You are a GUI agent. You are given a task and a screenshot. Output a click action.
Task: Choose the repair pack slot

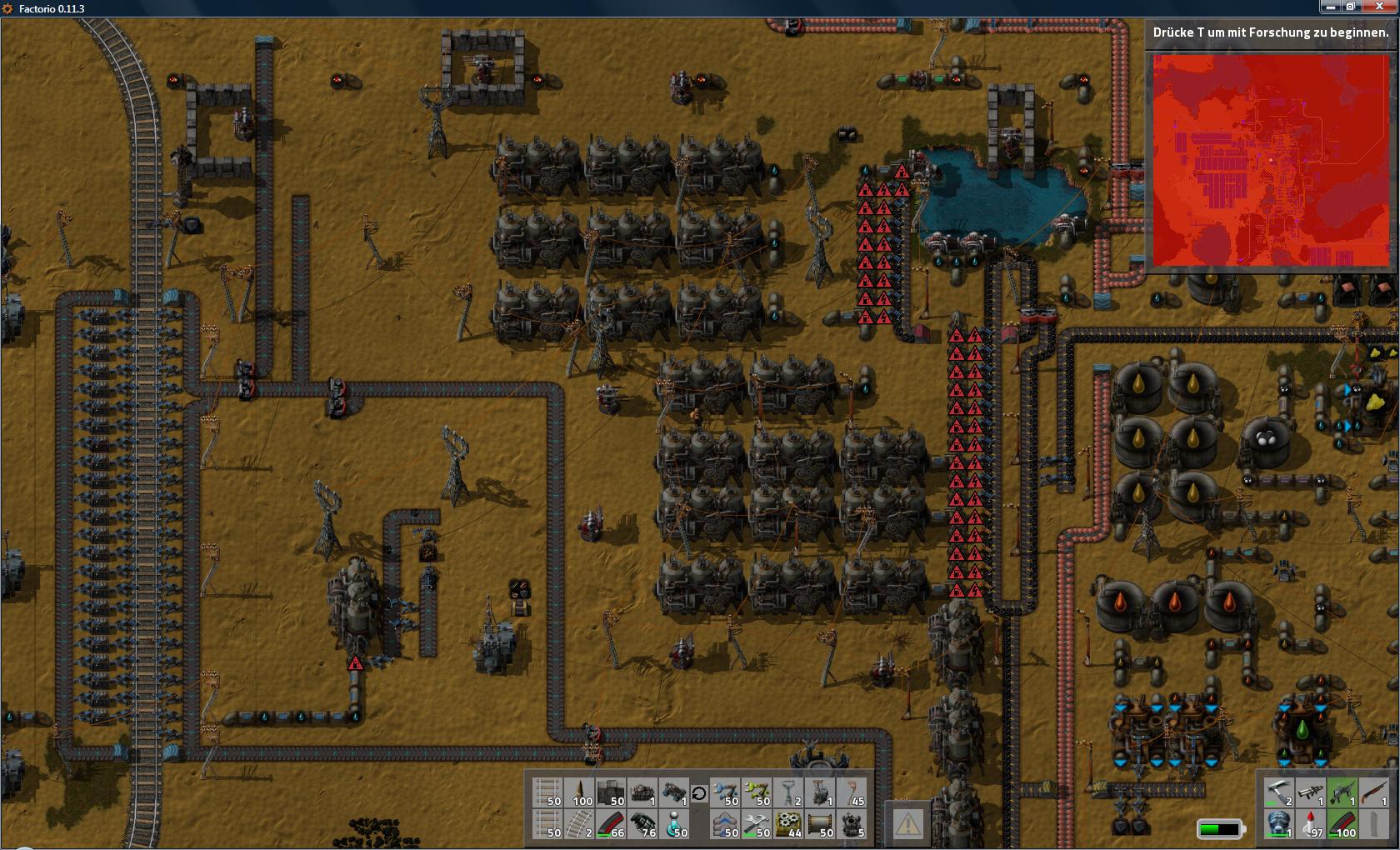click(x=757, y=824)
